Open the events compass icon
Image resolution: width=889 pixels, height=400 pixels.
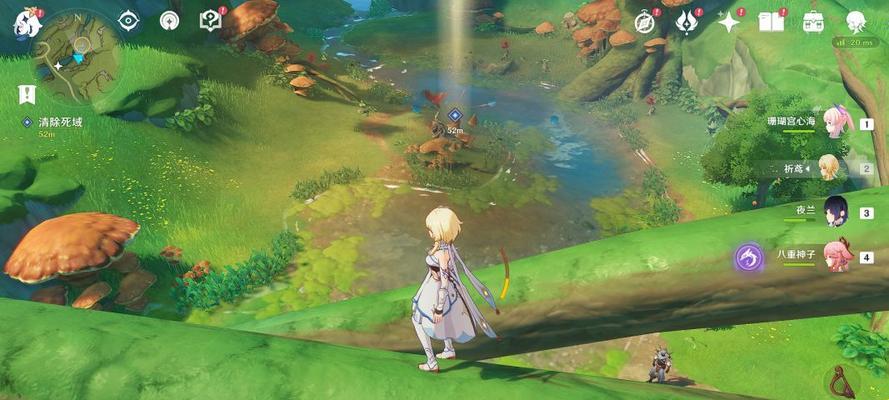(645, 21)
